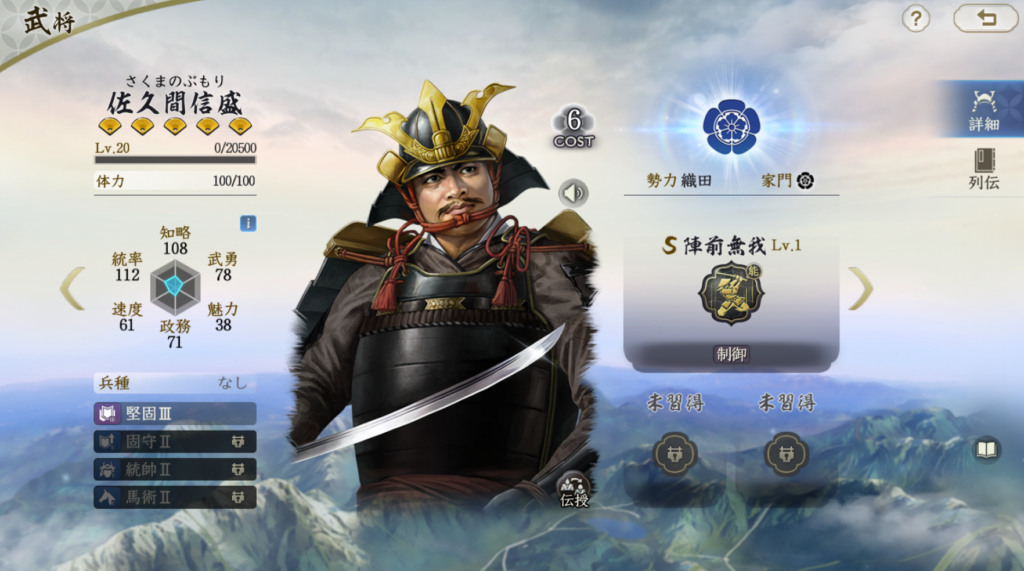
Task: Select the 陣前無我 skill icon
Action: pos(731,295)
